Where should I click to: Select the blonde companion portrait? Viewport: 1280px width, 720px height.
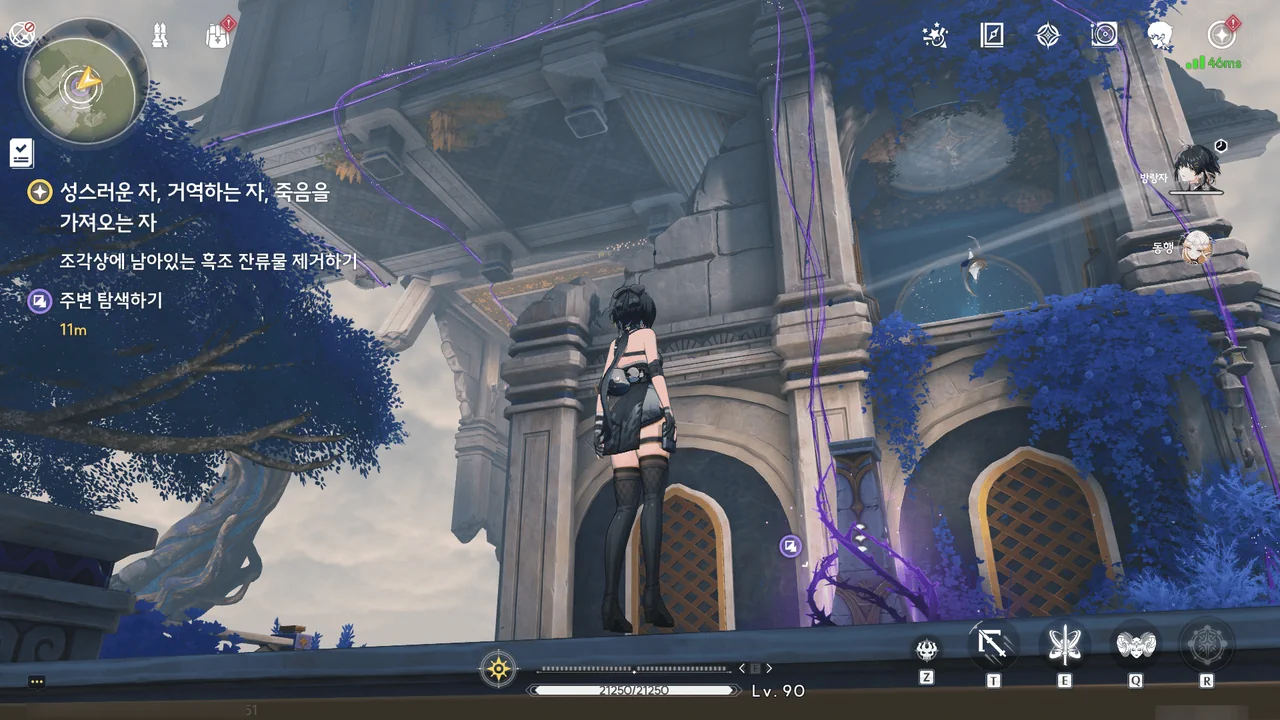click(1195, 246)
